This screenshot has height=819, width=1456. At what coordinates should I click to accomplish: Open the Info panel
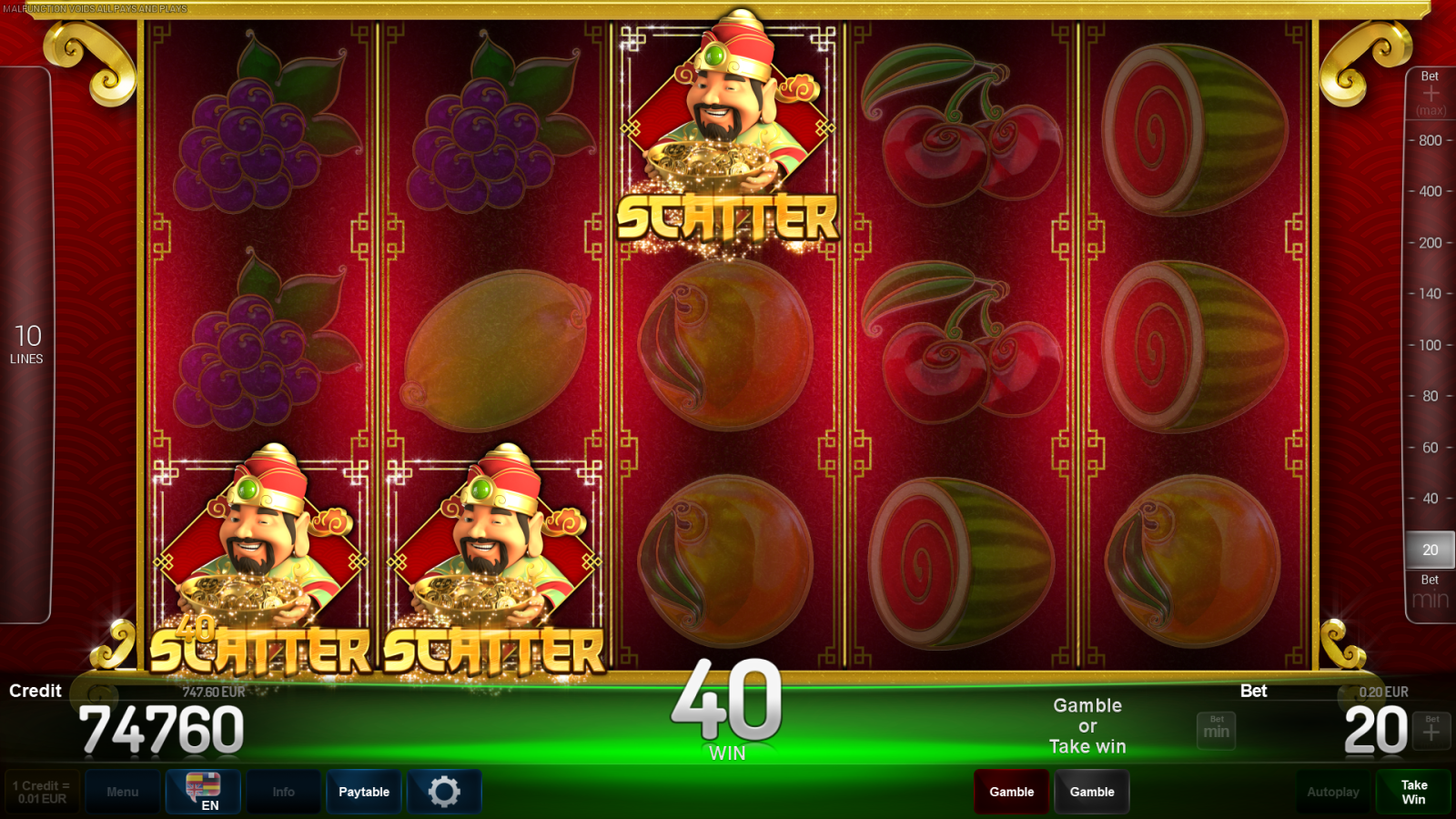coord(283,792)
